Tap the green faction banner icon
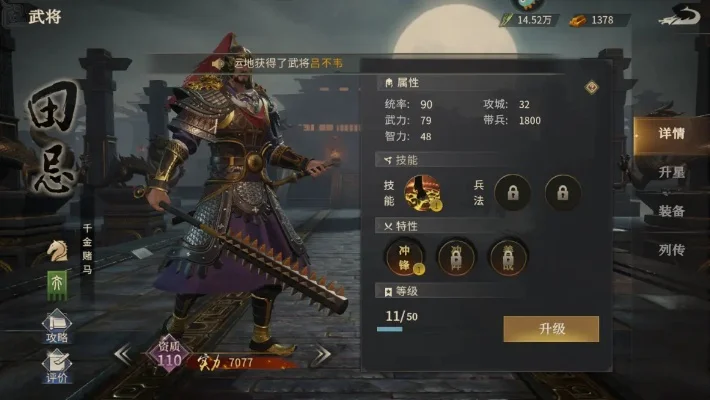Screen dimensions: 710x400 [x=58, y=283]
